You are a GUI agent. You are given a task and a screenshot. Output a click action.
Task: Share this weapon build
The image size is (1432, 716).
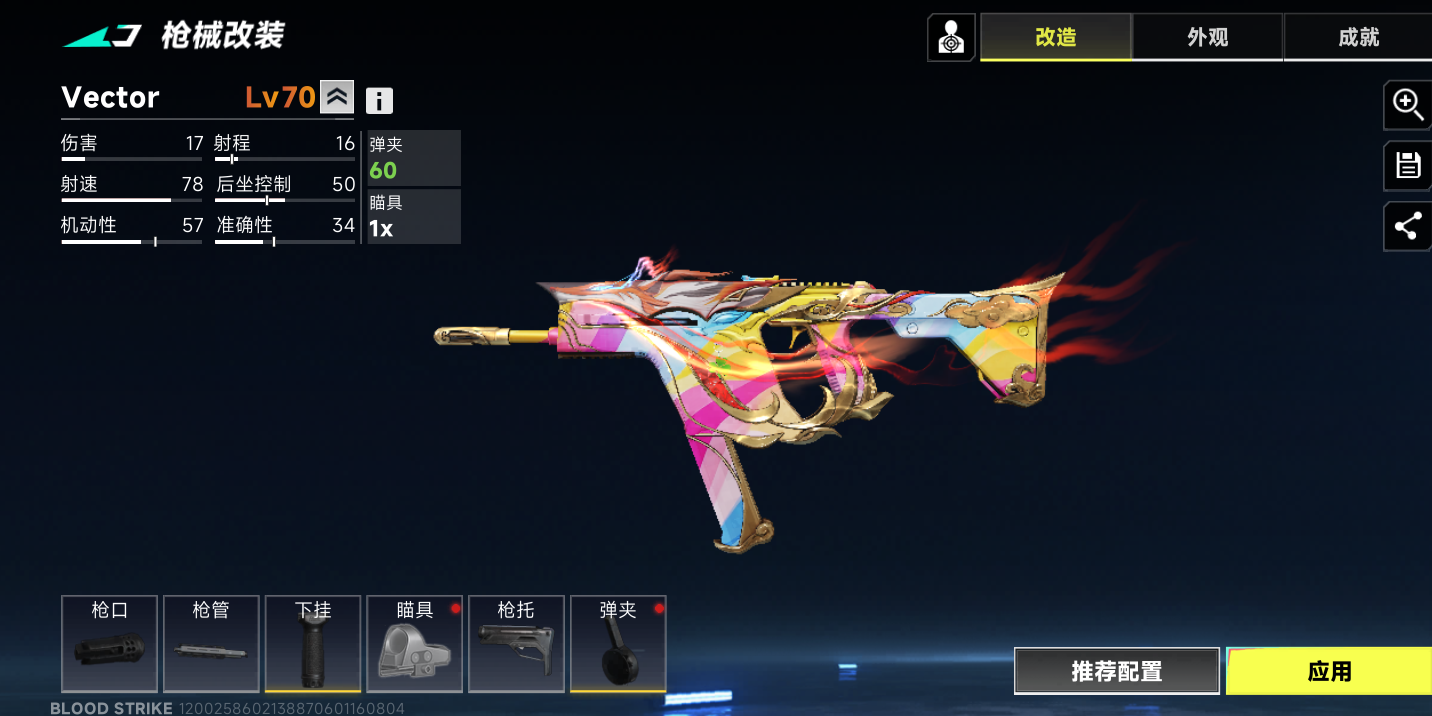click(1408, 227)
